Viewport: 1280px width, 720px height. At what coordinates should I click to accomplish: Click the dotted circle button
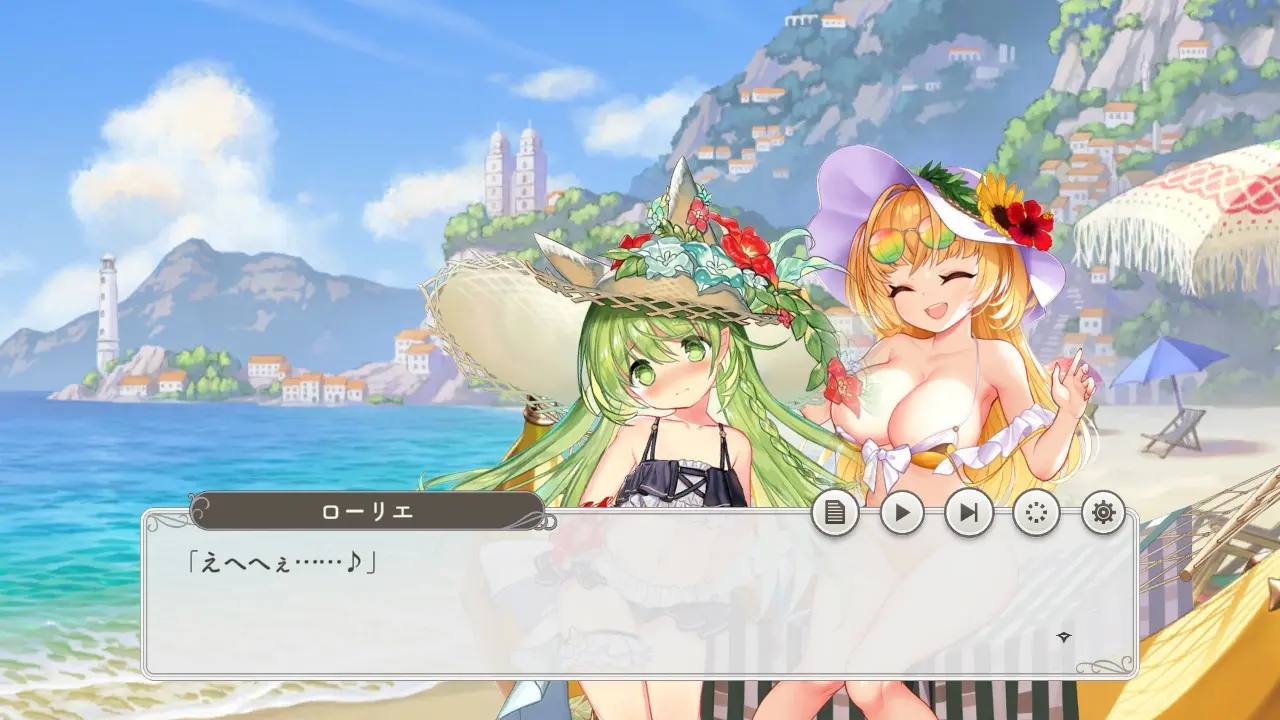point(1036,513)
